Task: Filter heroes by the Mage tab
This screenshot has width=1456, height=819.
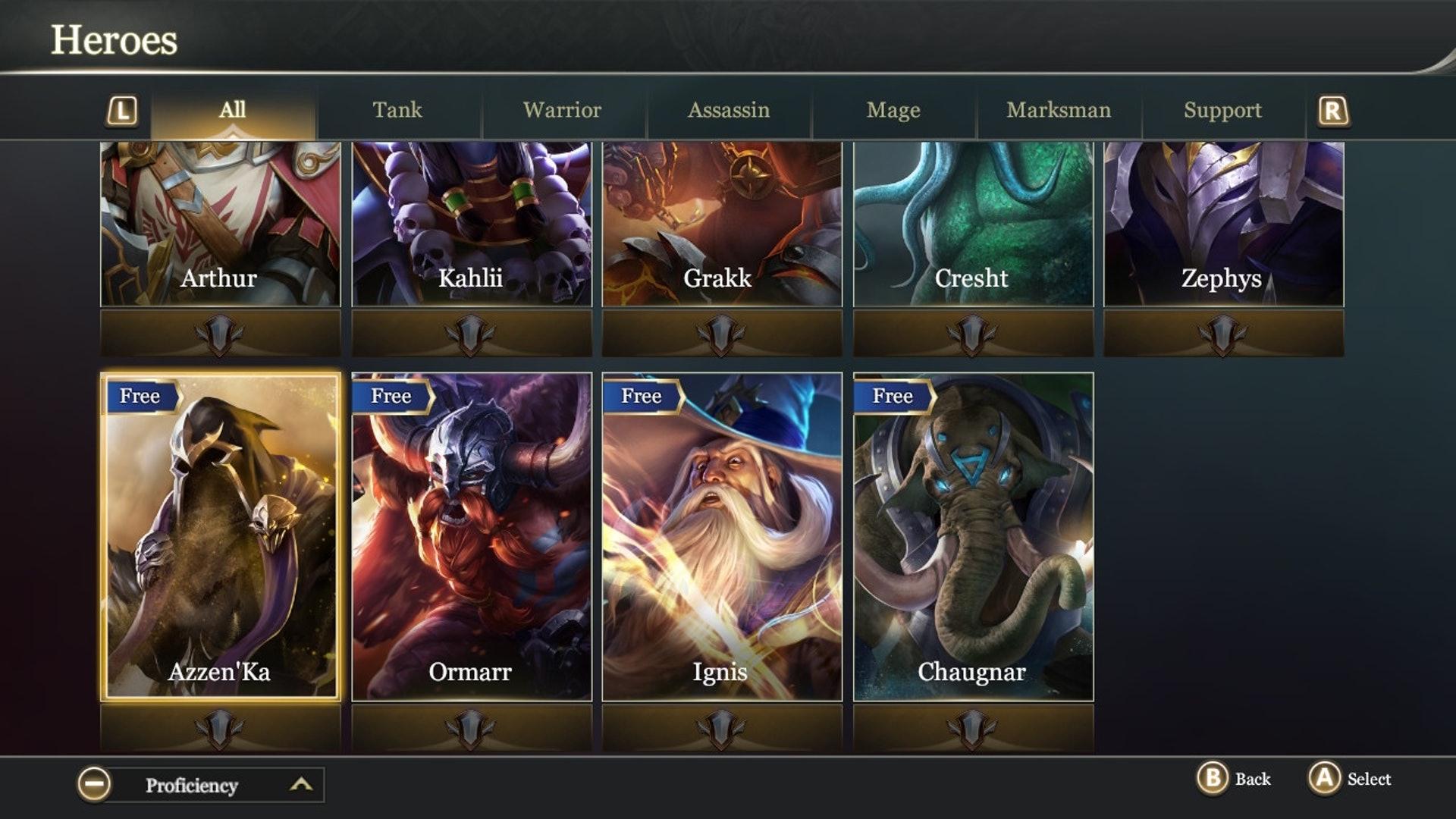Action: tap(893, 111)
